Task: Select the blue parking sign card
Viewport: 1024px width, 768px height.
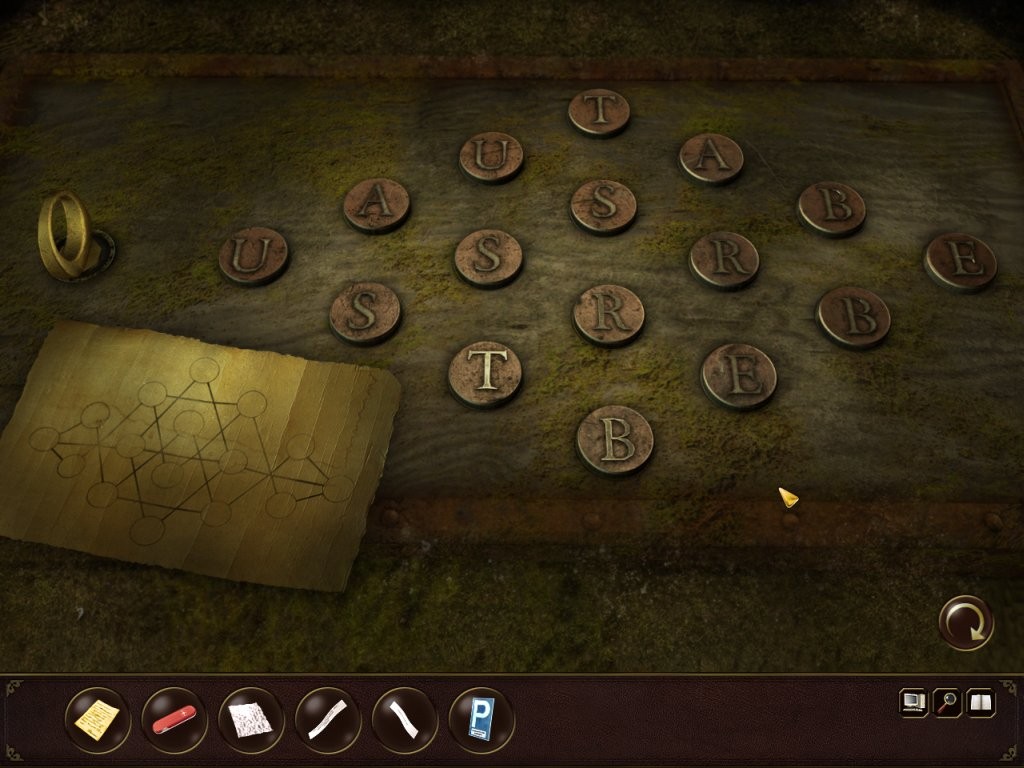Action: 482,719
